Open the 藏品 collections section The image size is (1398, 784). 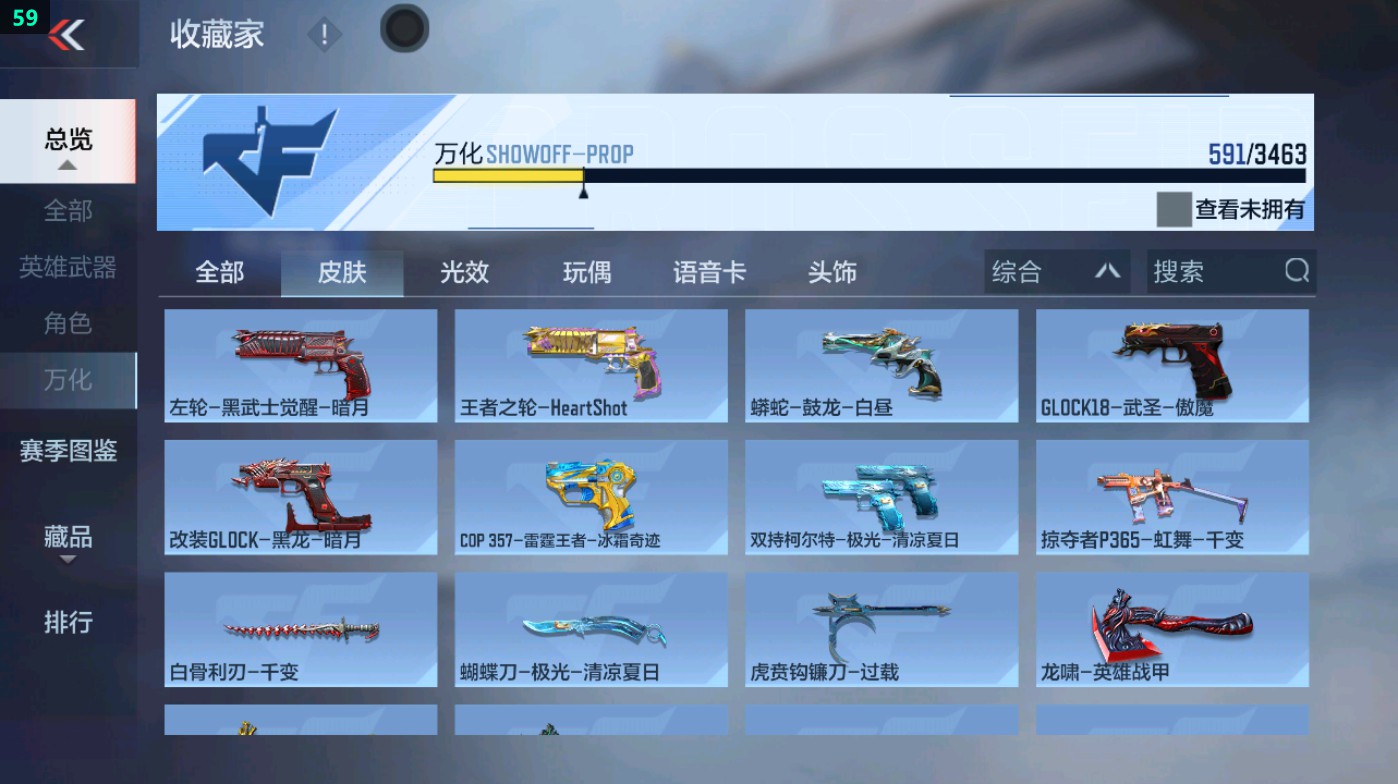[65, 538]
